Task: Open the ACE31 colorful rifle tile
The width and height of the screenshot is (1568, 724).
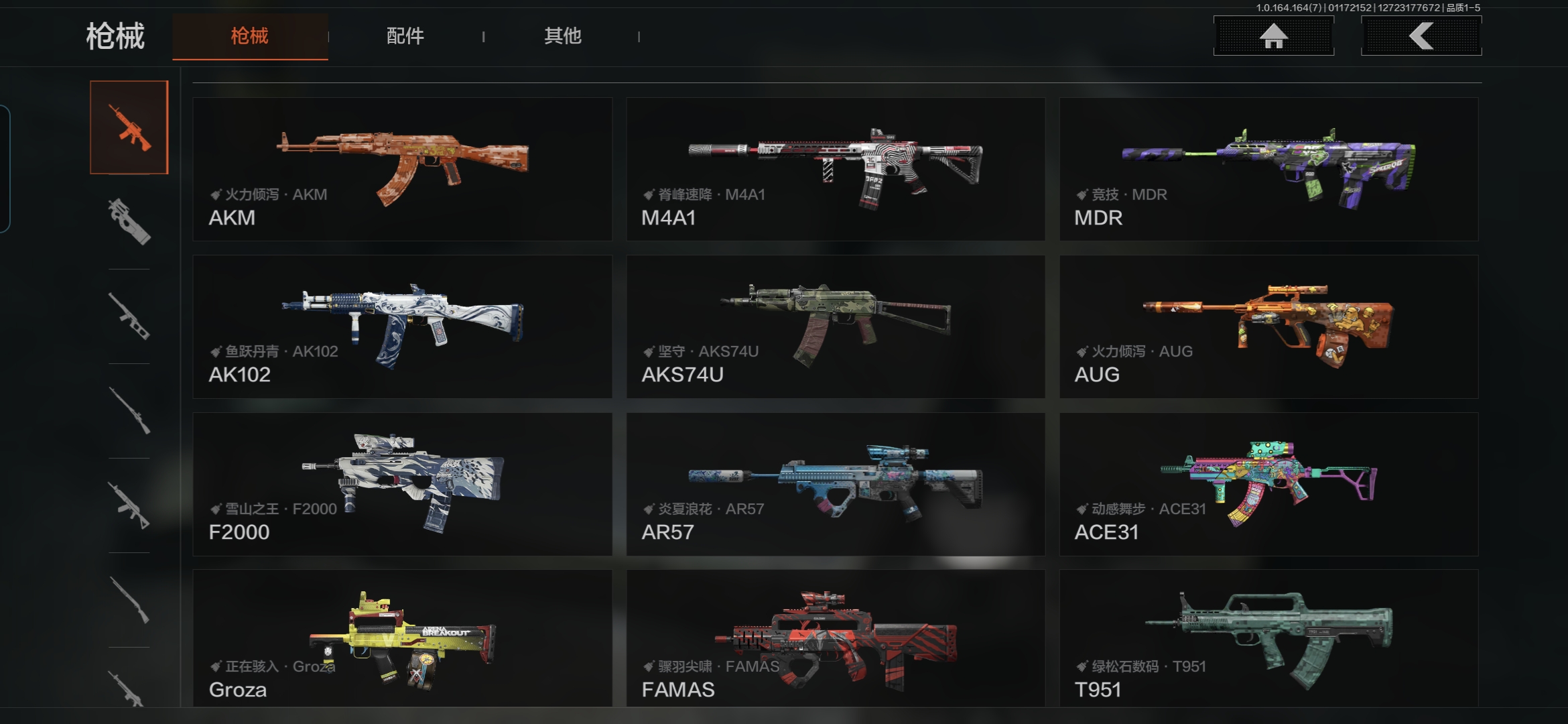Action: (x=1268, y=484)
